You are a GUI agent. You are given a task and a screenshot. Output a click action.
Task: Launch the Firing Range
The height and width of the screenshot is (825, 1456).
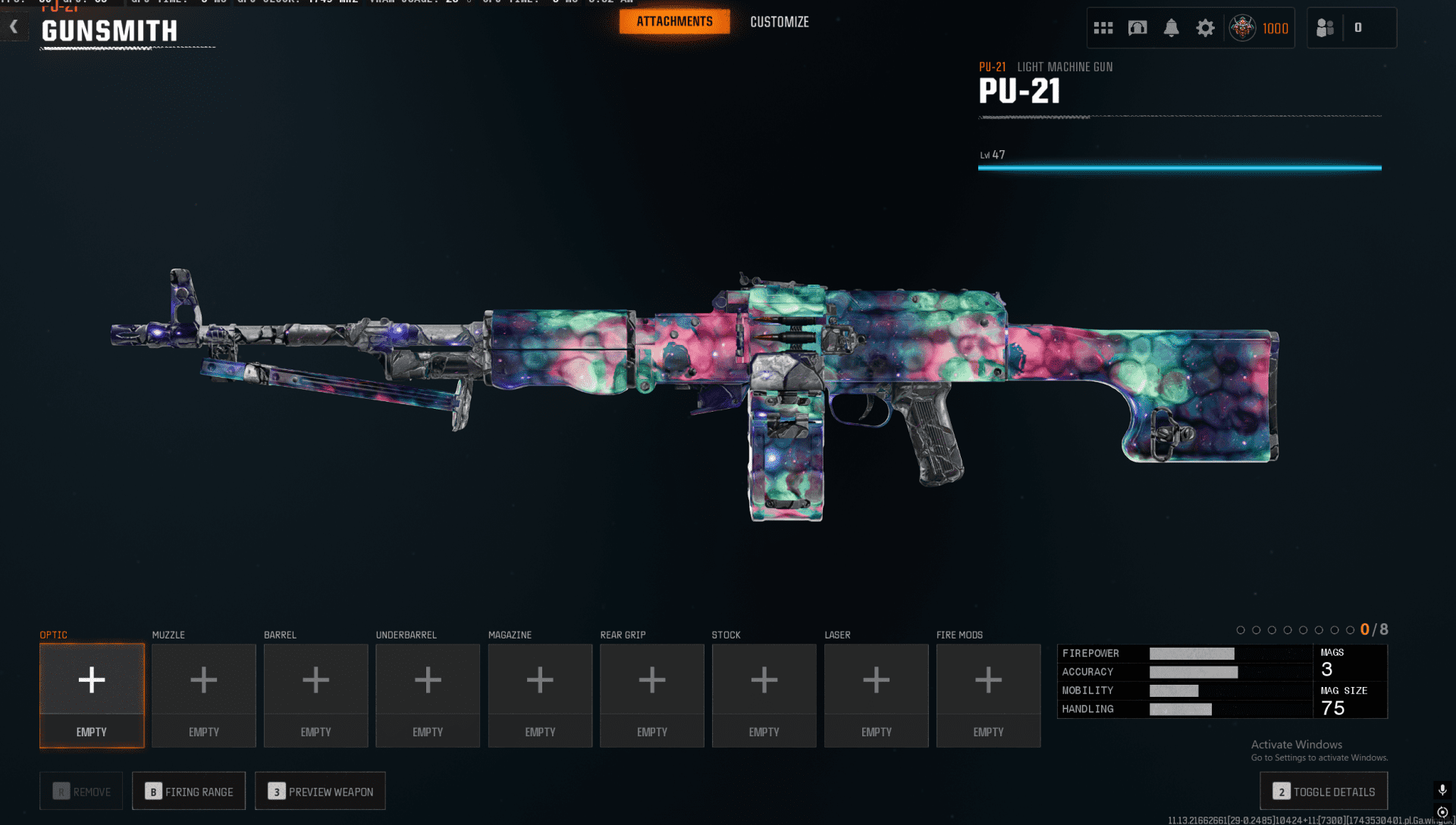click(x=189, y=791)
